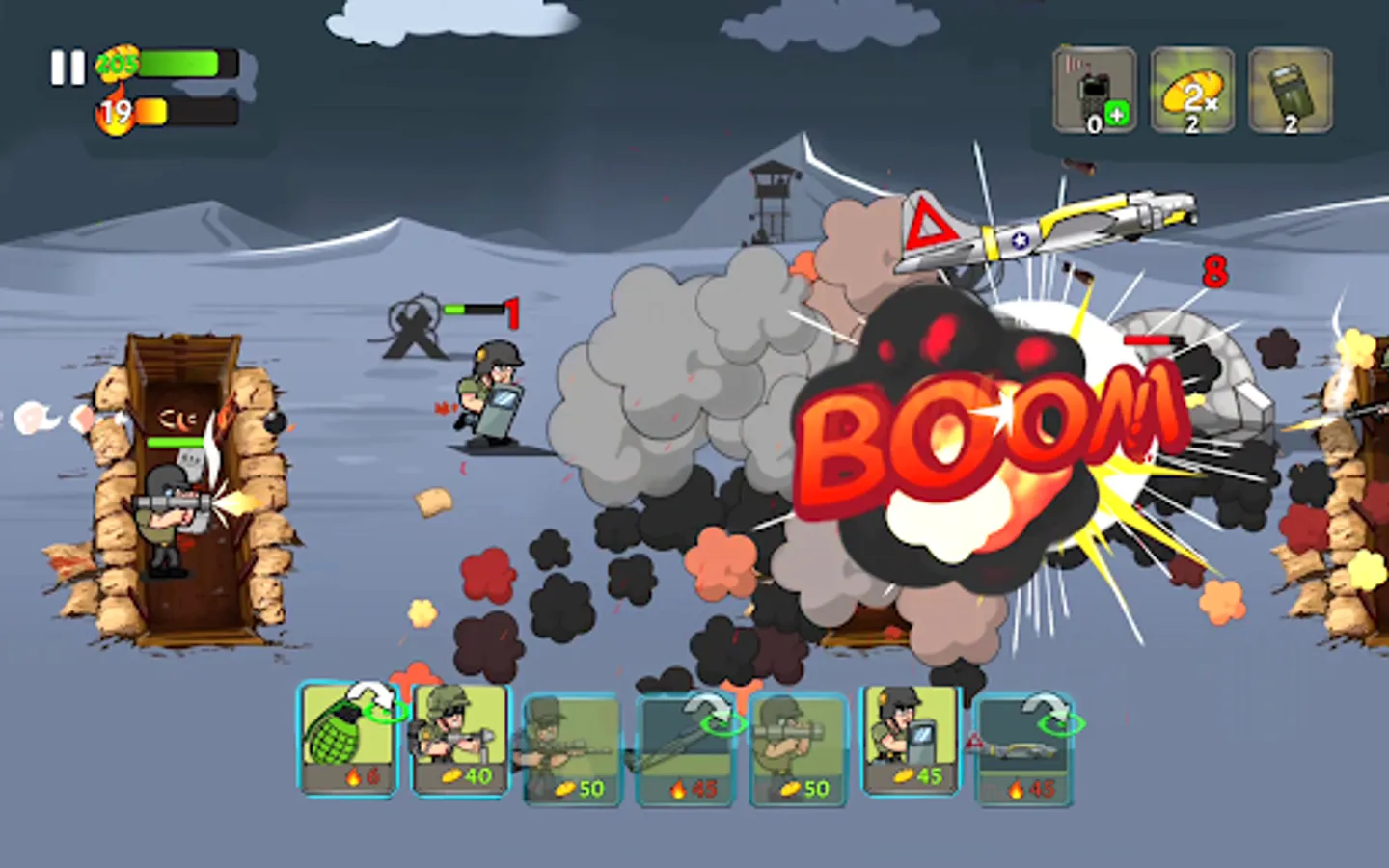Select the sniper card costing 50 coins

572,747
